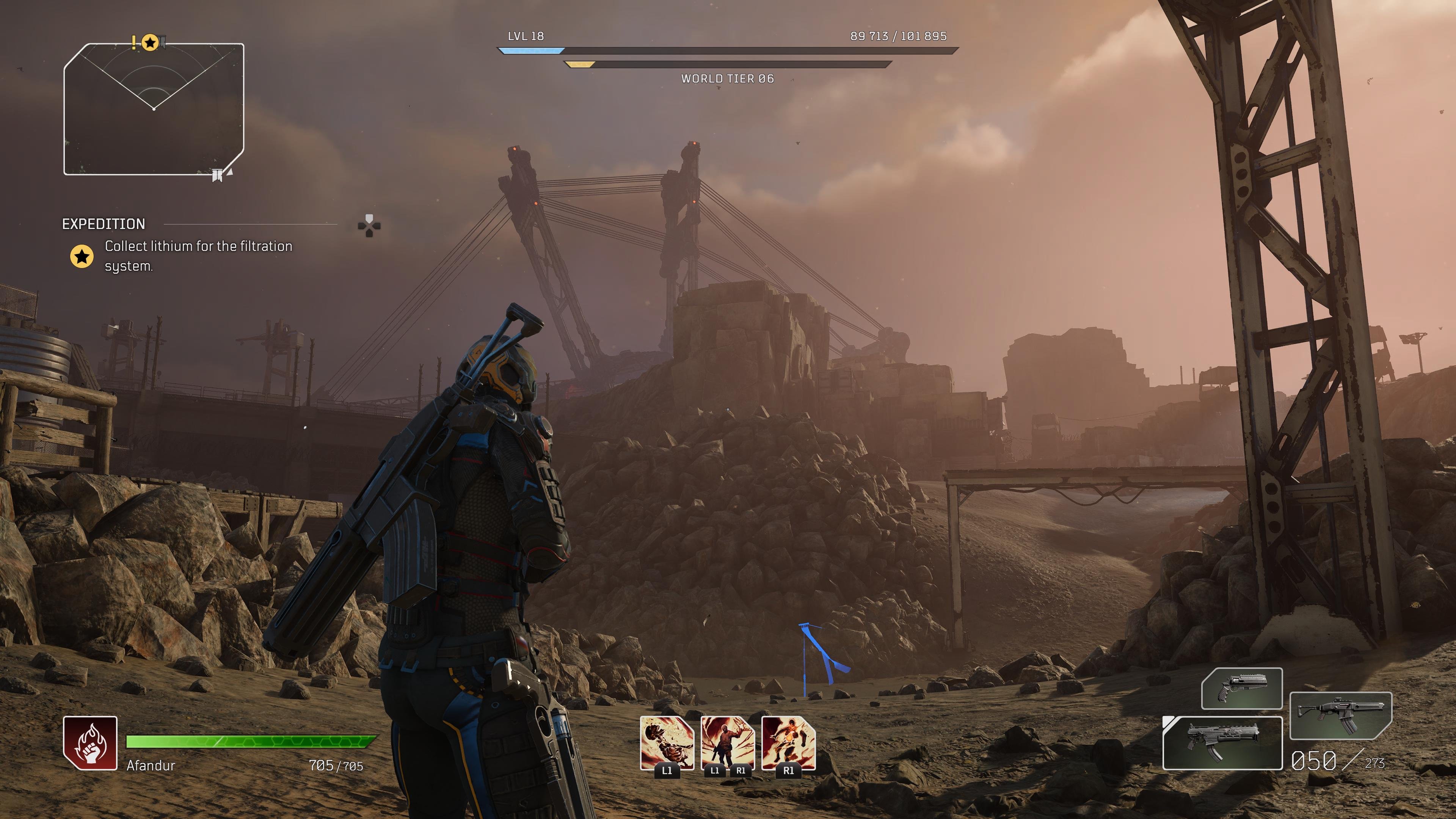The width and height of the screenshot is (1456, 819).
Task: Activate the ash-disintegrating skeleton ability
Action: pos(667,742)
